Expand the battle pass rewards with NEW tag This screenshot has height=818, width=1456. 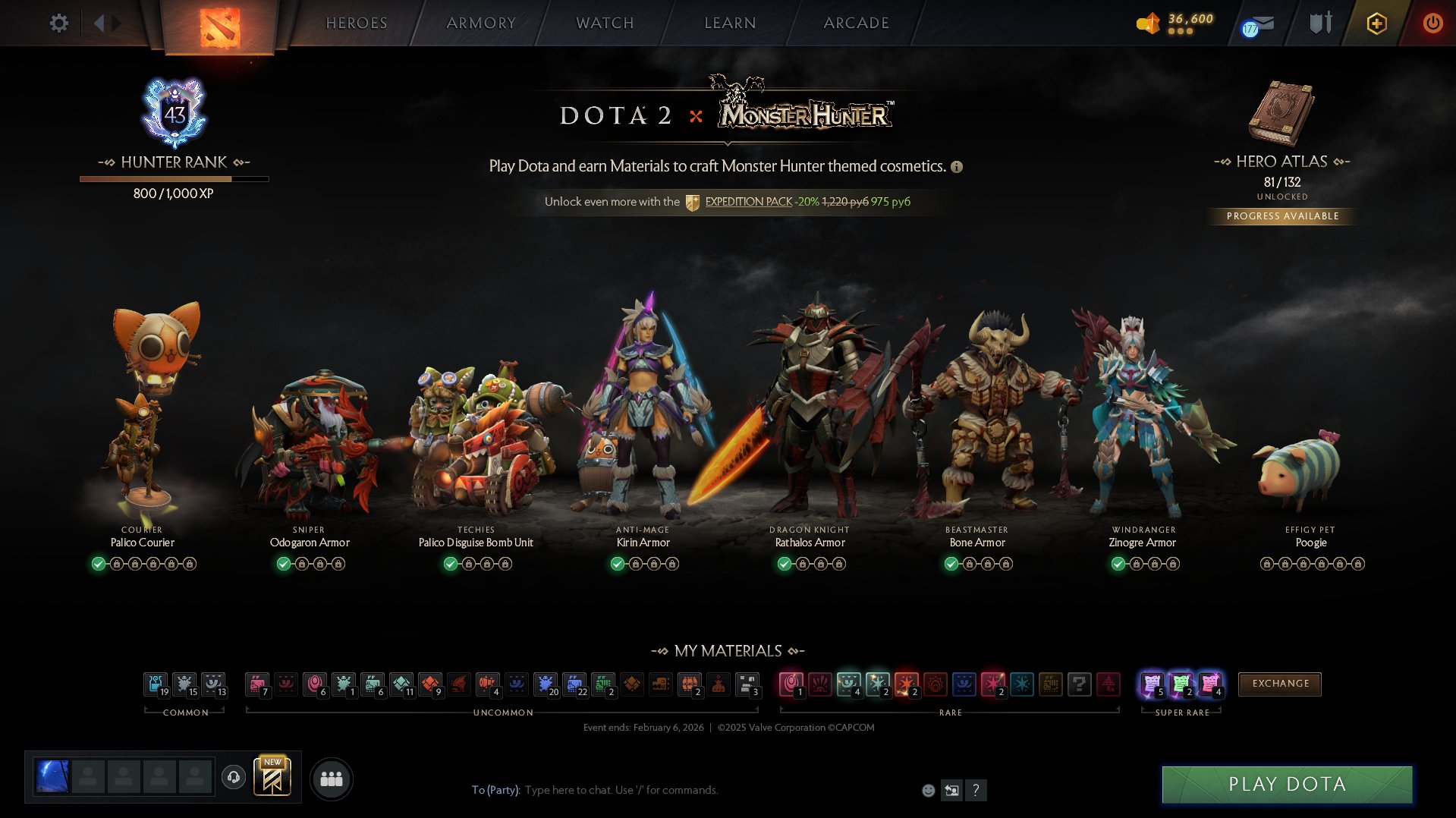coord(273,778)
